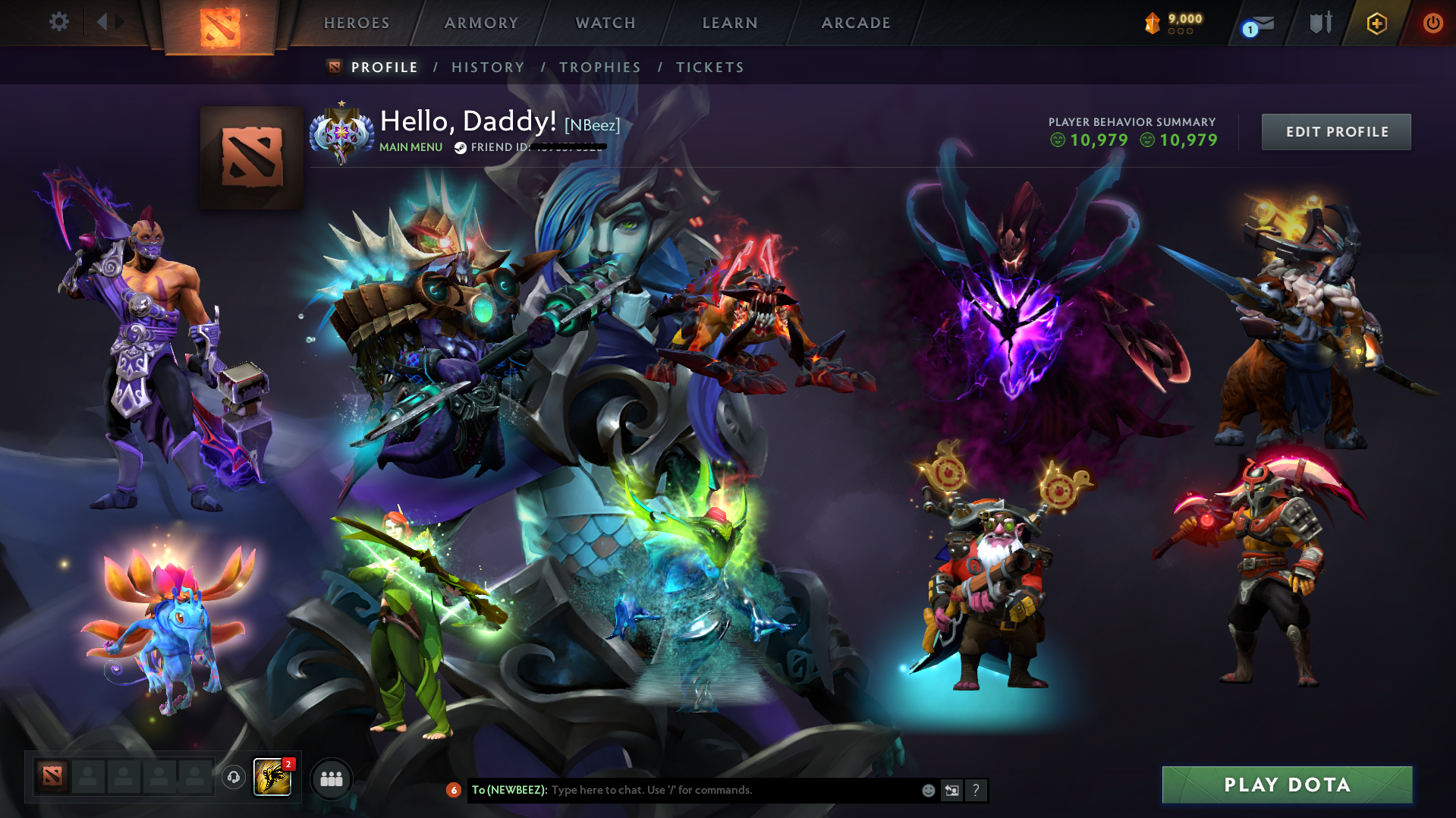Click the PLAY DOTA button
The height and width of the screenshot is (818, 1456).
click(x=1286, y=785)
